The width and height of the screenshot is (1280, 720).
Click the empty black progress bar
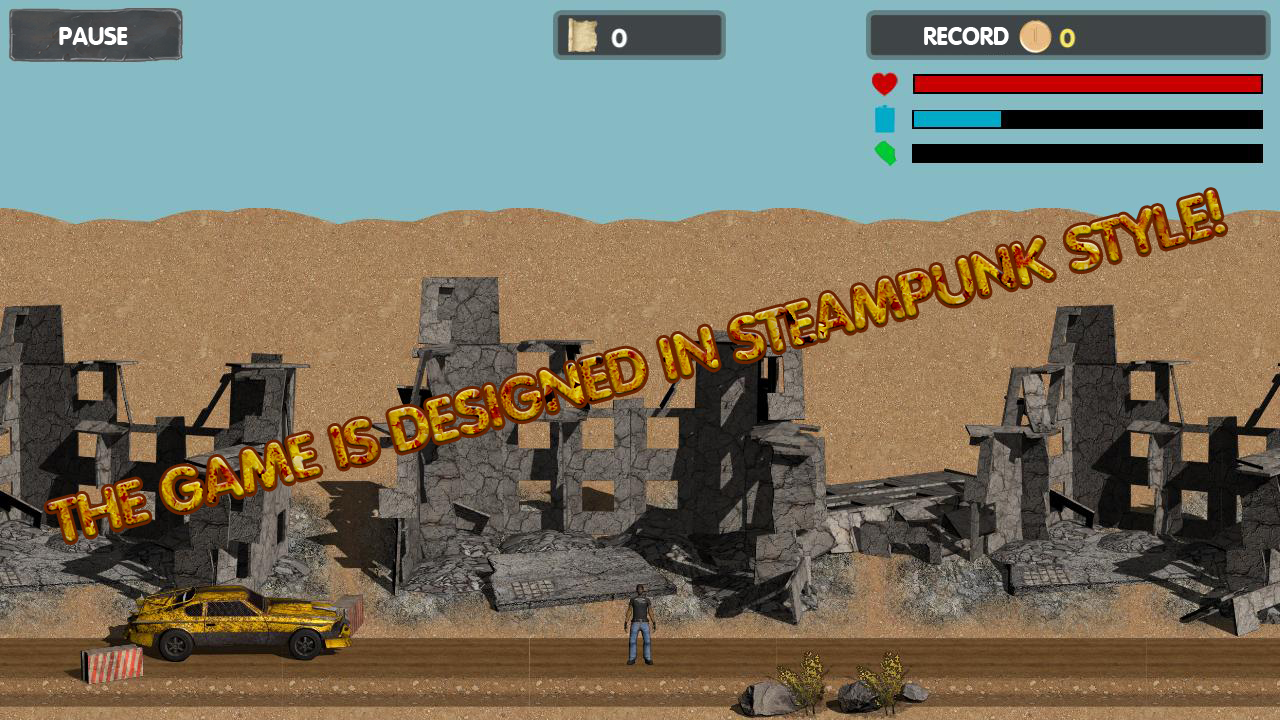pyautogui.click(x=1087, y=154)
